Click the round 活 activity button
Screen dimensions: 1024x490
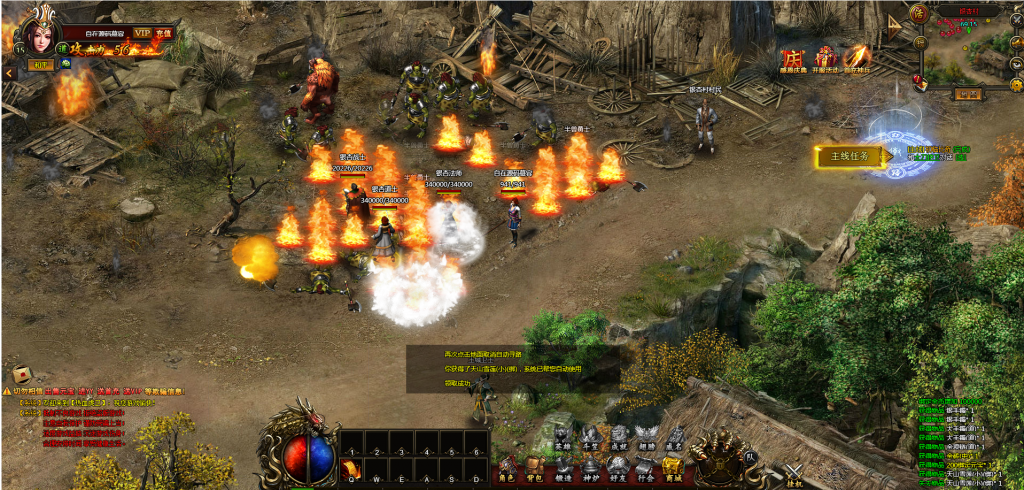[x=920, y=13]
